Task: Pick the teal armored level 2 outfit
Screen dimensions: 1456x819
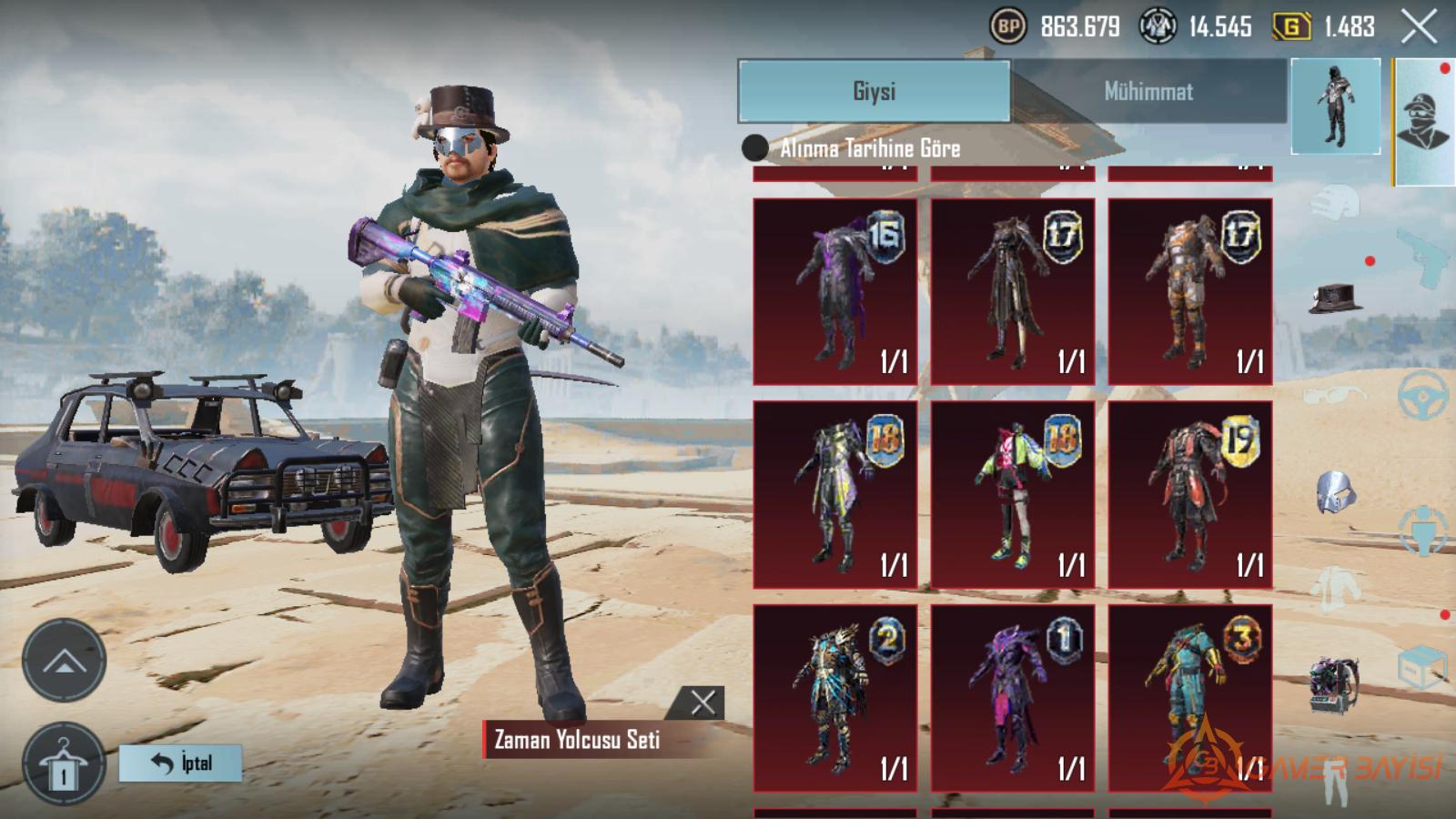Action: tap(834, 698)
